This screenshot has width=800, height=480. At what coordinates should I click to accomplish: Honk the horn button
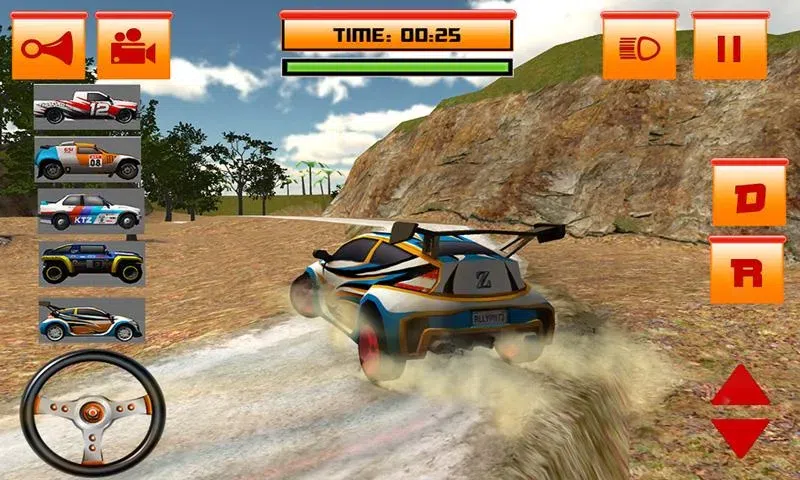tap(47, 47)
